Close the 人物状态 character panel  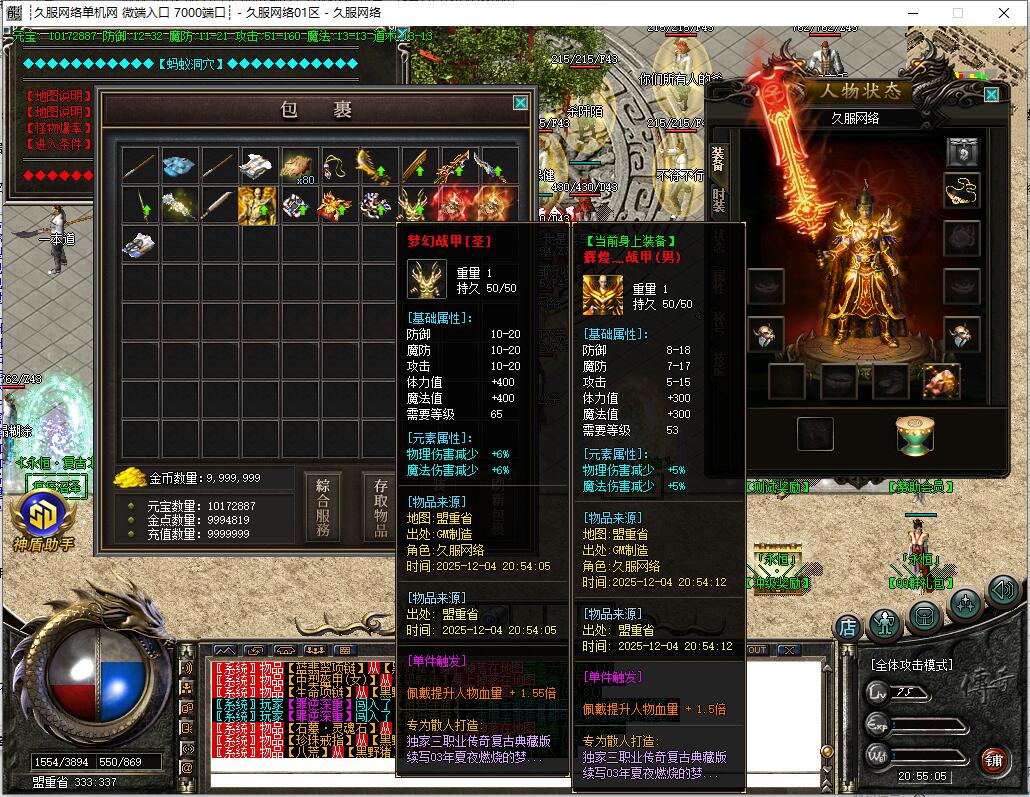point(991,95)
